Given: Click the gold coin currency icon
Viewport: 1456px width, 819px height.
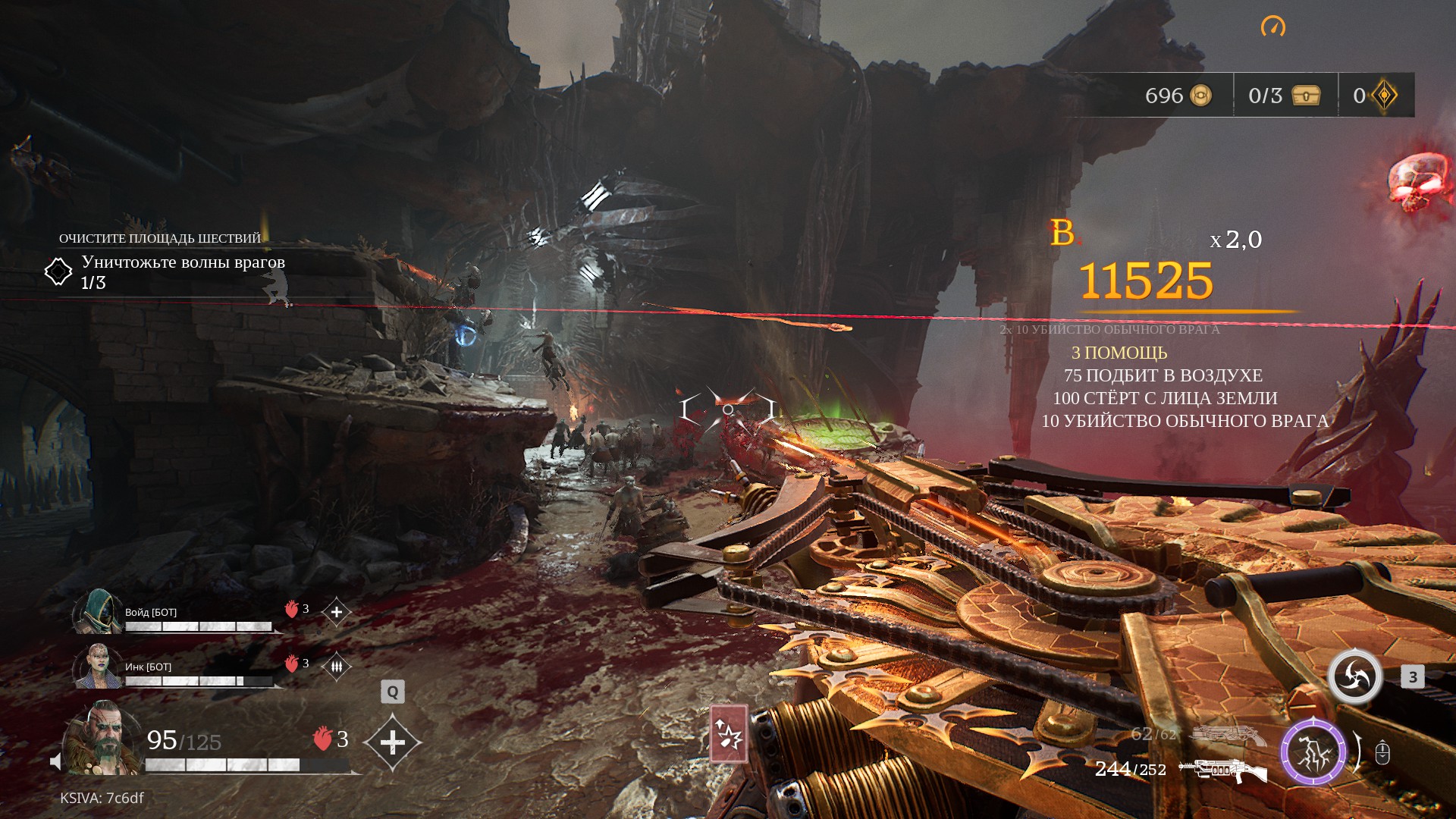Looking at the screenshot, I should [1200, 96].
